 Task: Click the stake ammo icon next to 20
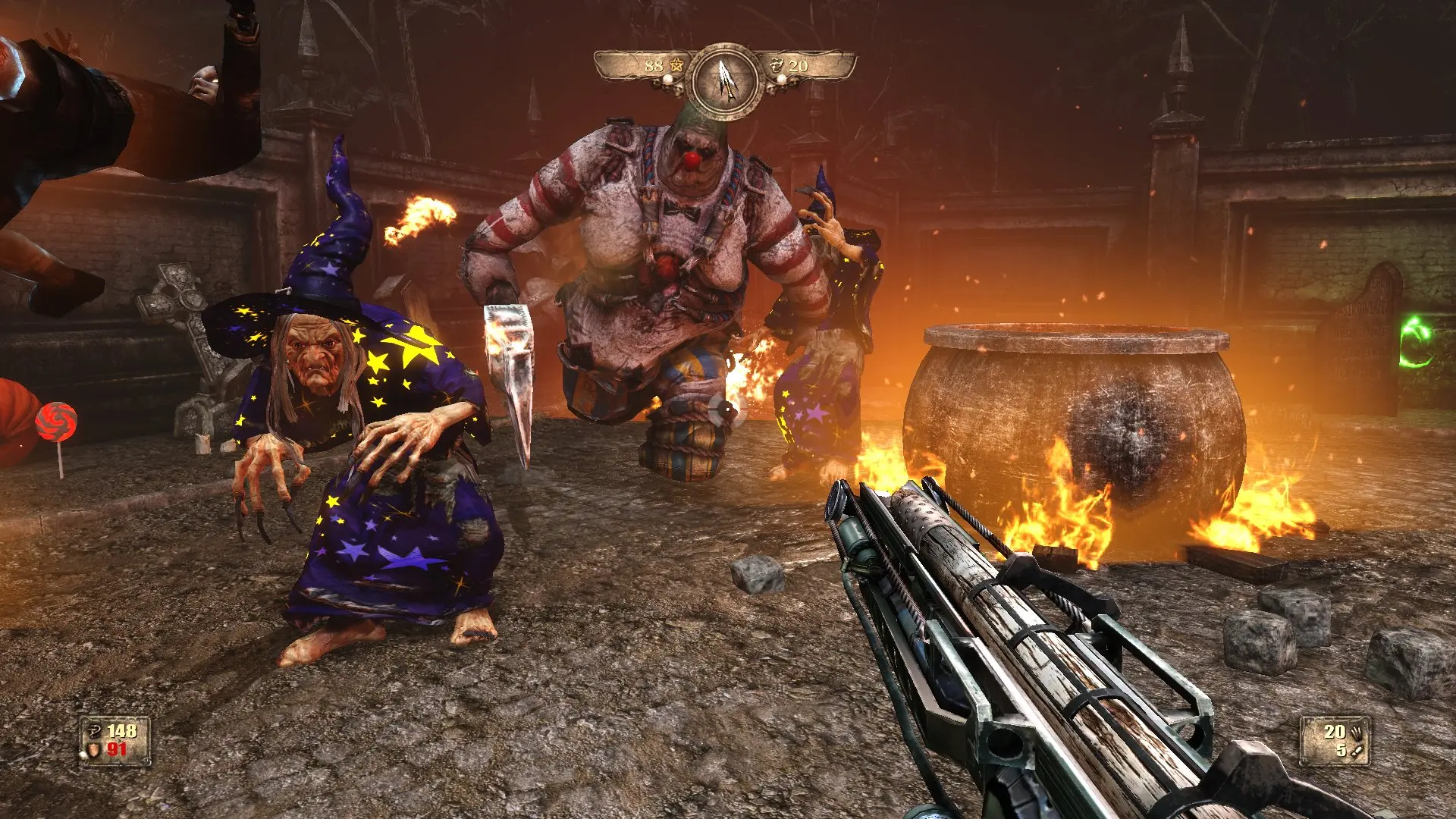1357,733
